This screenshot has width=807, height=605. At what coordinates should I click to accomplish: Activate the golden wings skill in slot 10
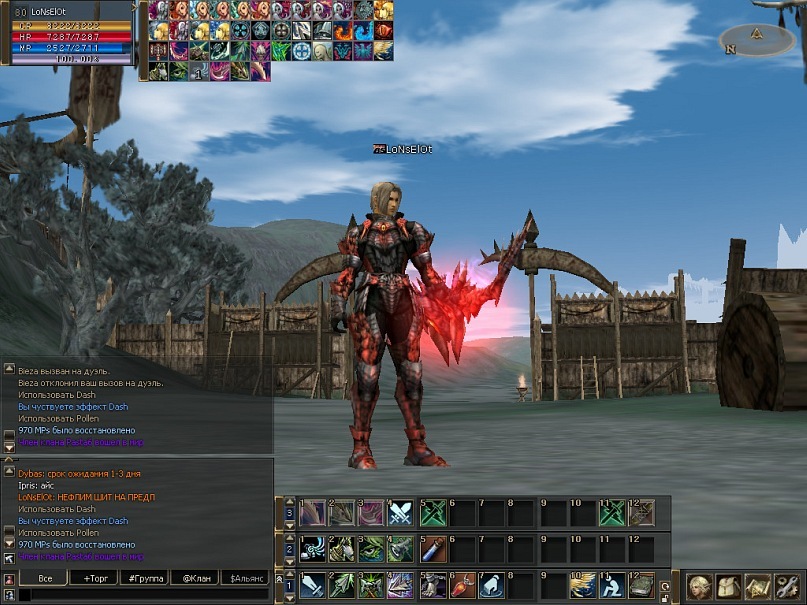pyautogui.click(x=582, y=585)
